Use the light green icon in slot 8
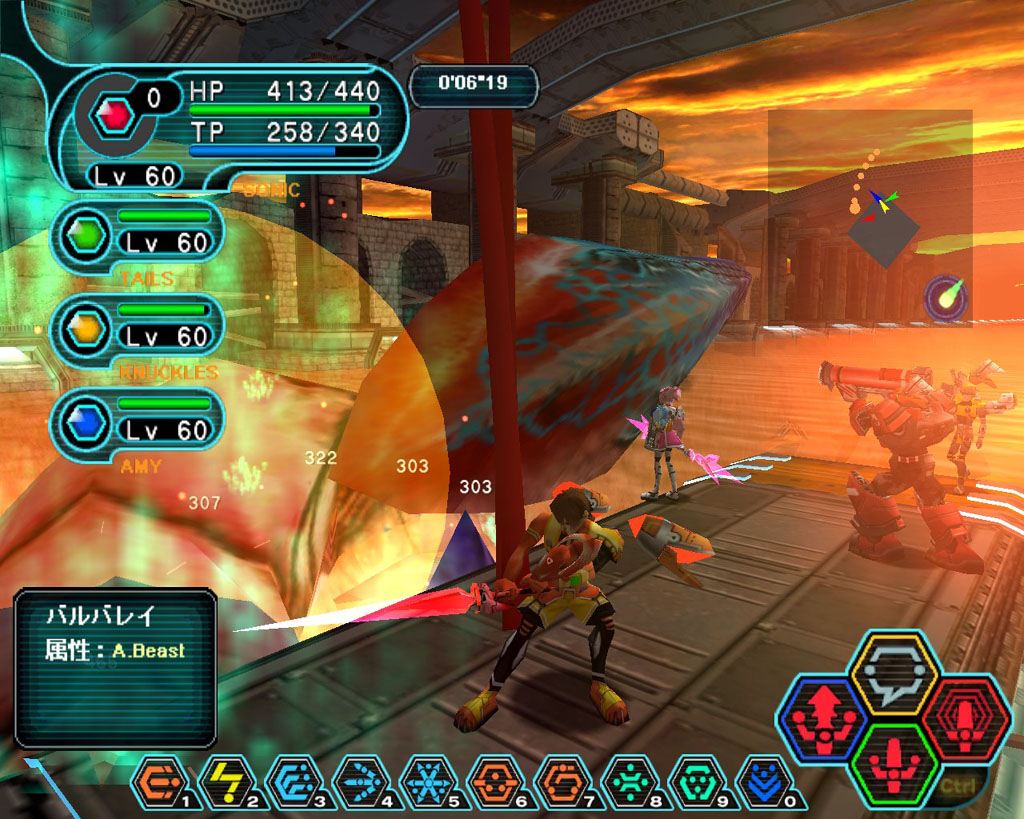The image size is (1024, 819). (x=630, y=782)
